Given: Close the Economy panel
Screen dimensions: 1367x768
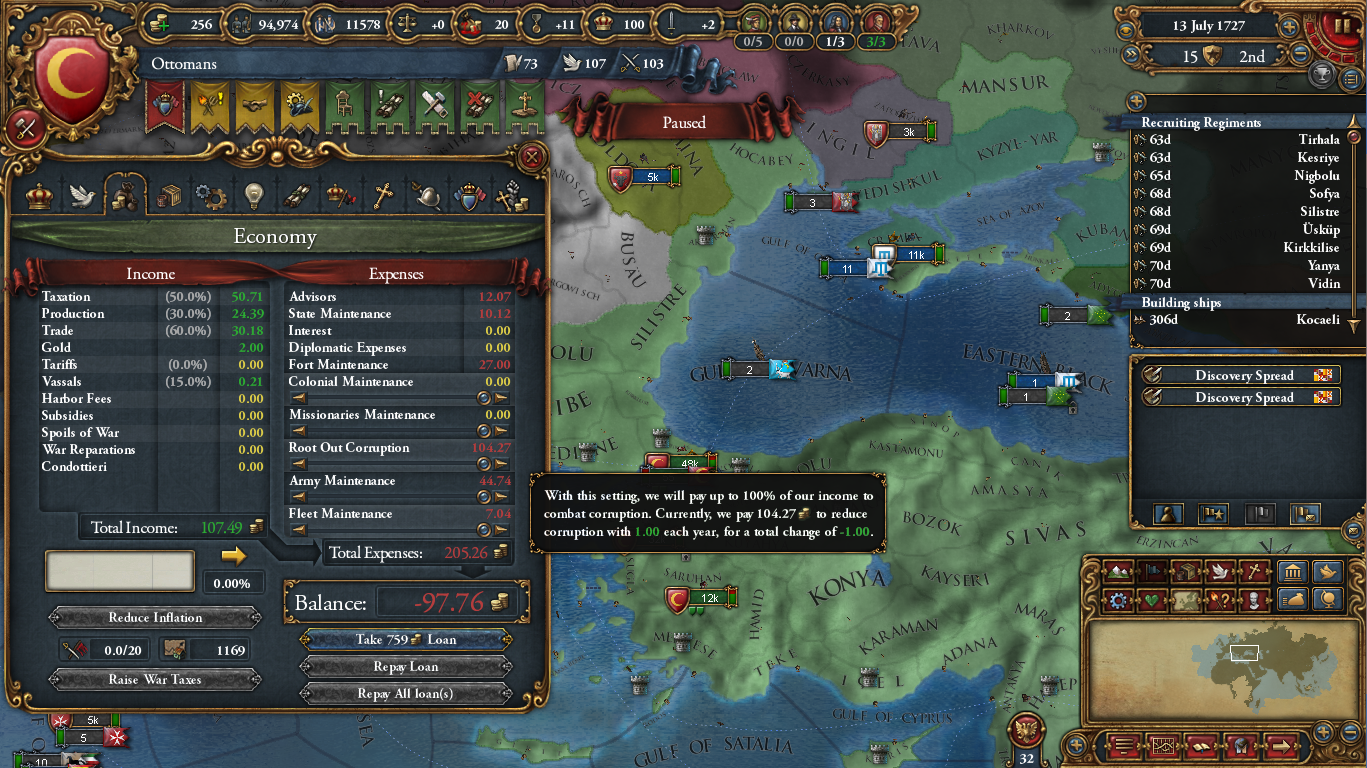Looking at the screenshot, I should click(532, 156).
